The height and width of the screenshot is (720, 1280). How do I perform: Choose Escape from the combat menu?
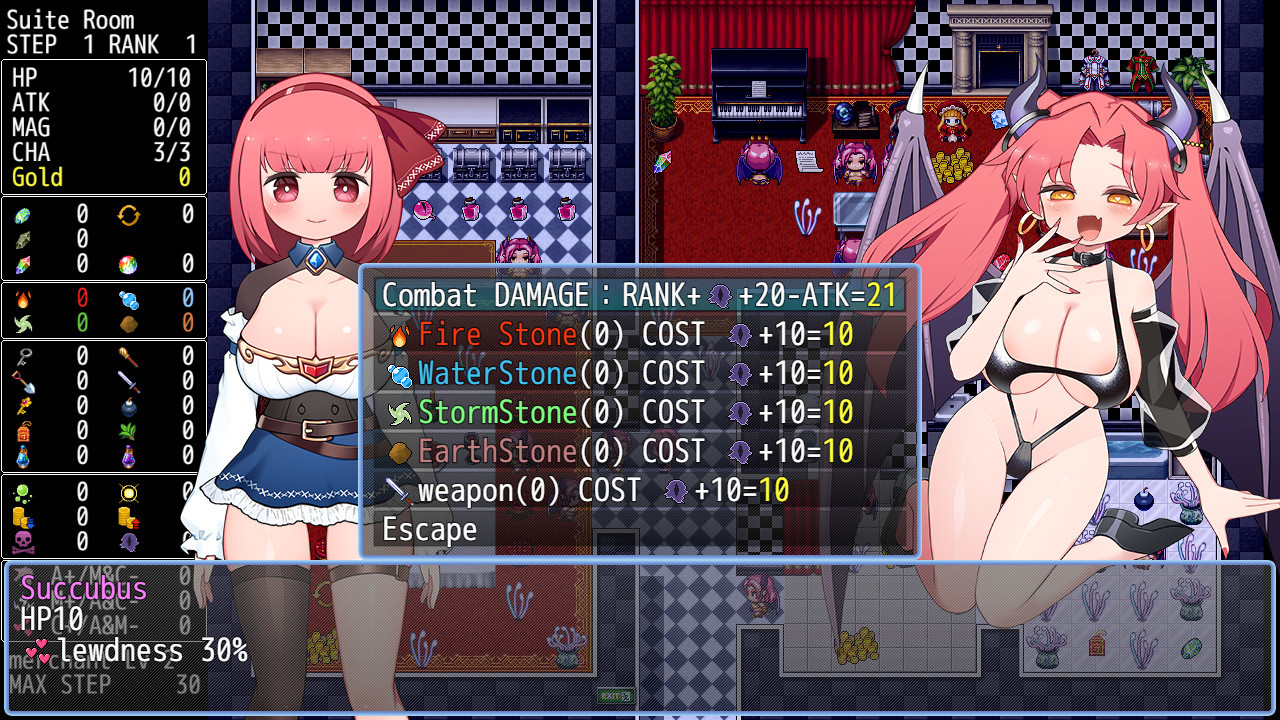(x=429, y=529)
